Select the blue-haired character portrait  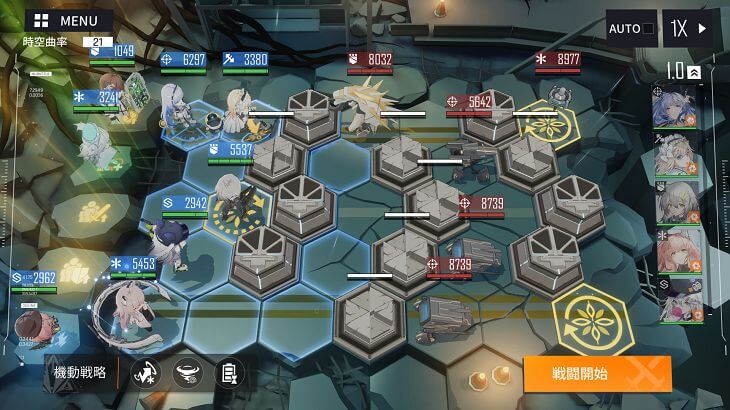(x=676, y=107)
